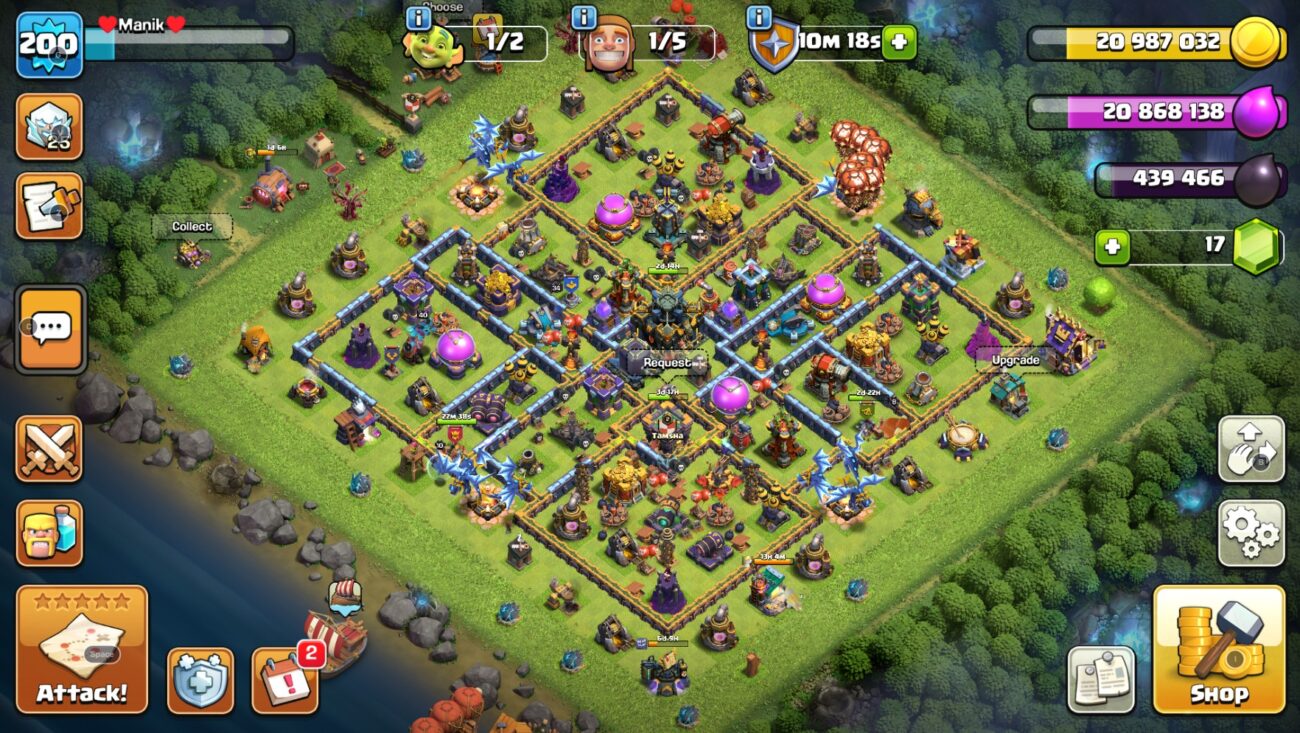
Task: Open the events calendar with red badge
Action: click(285, 680)
